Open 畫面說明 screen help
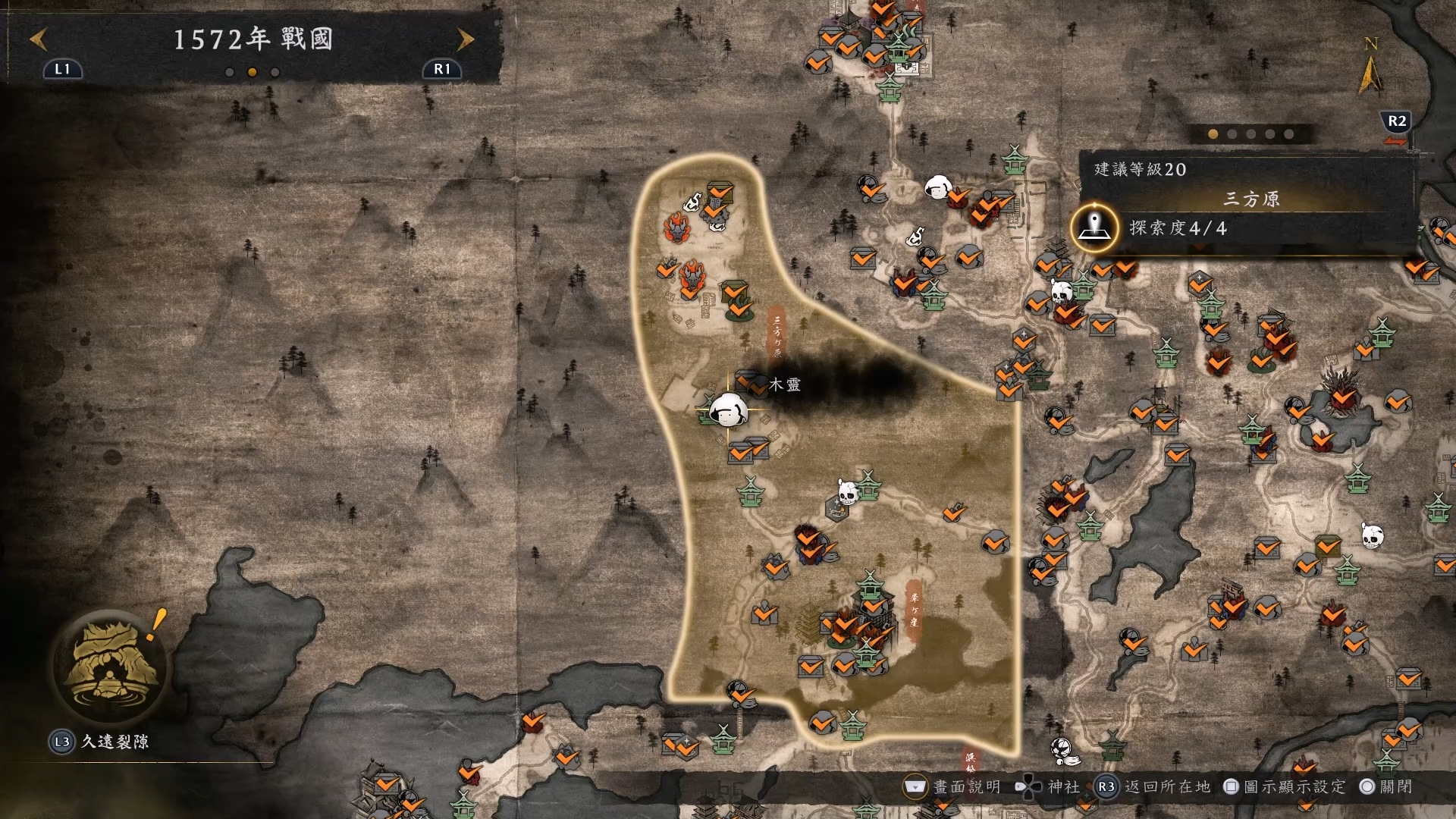1456x819 pixels. pyautogui.click(x=953, y=786)
